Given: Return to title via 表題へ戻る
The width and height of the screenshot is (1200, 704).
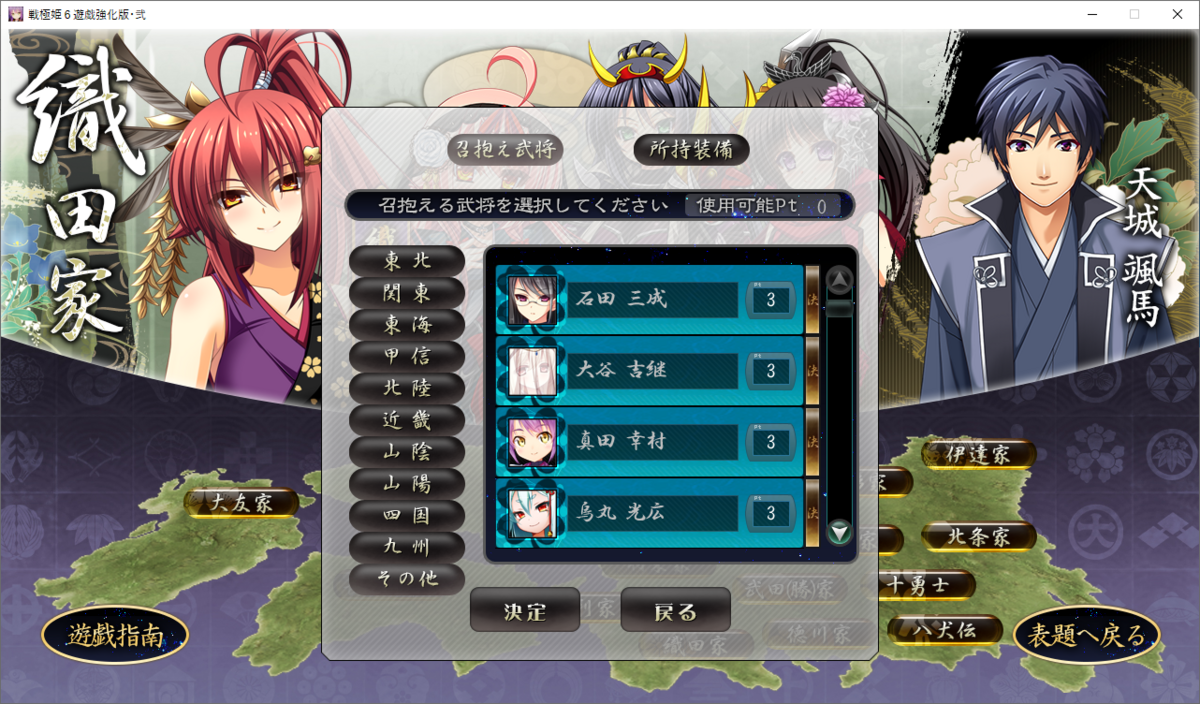Looking at the screenshot, I should 1087,635.
